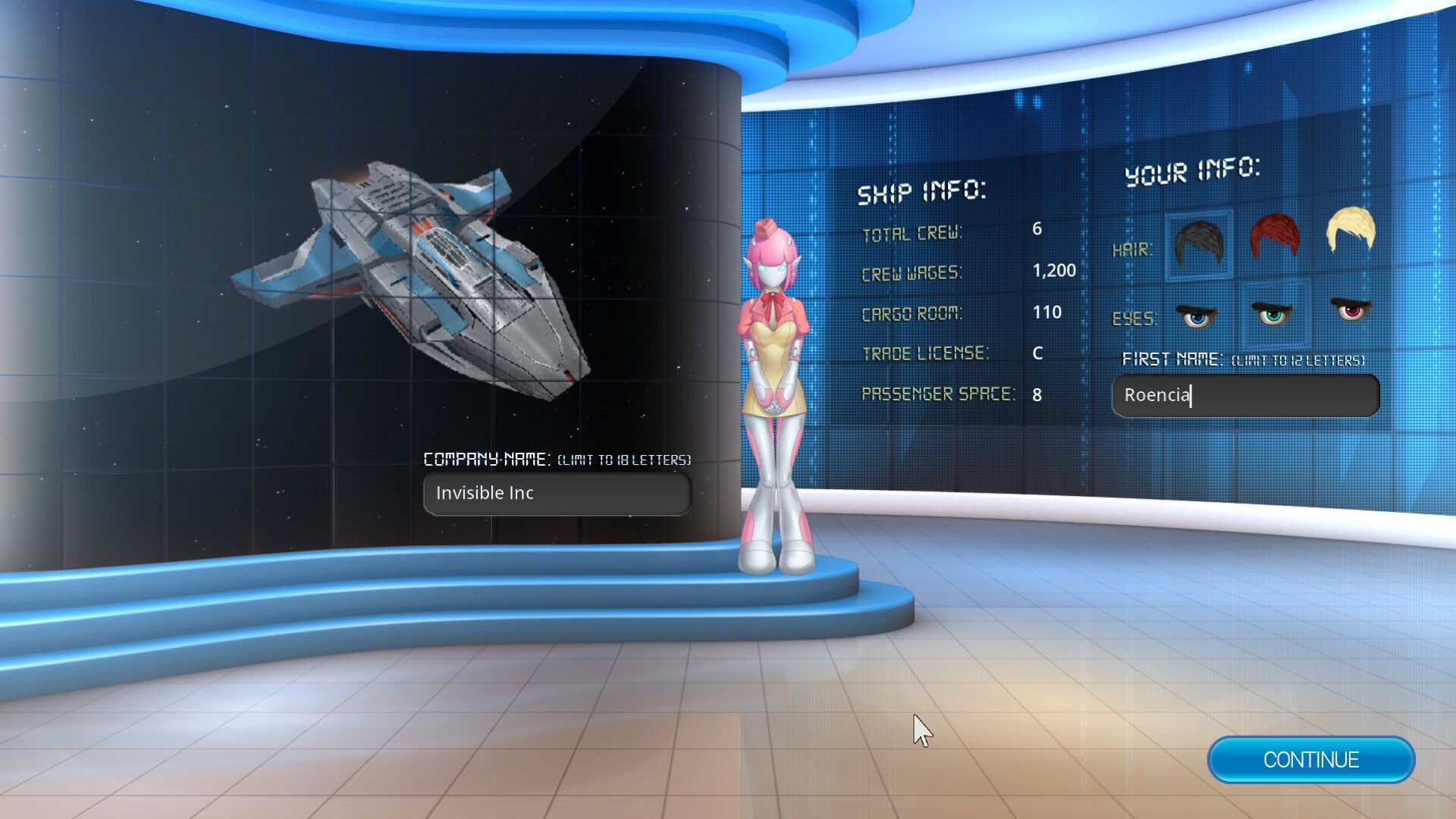The height and width of the screenshot is (819, 1456).
Task: Click the Trade License value C
Action: [x=1040, y=353]
